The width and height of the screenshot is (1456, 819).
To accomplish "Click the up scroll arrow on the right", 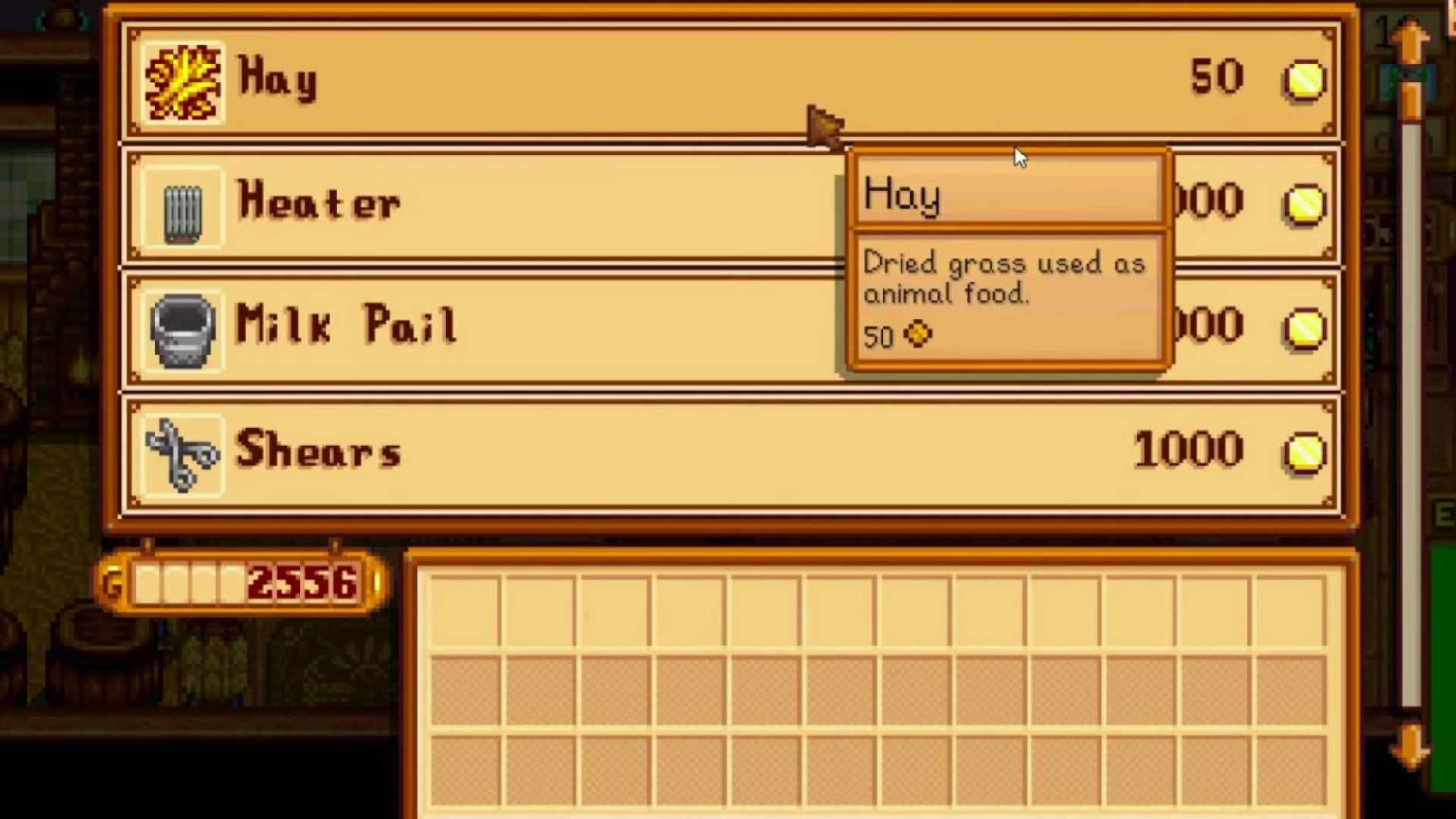I will click(1410, 40).
